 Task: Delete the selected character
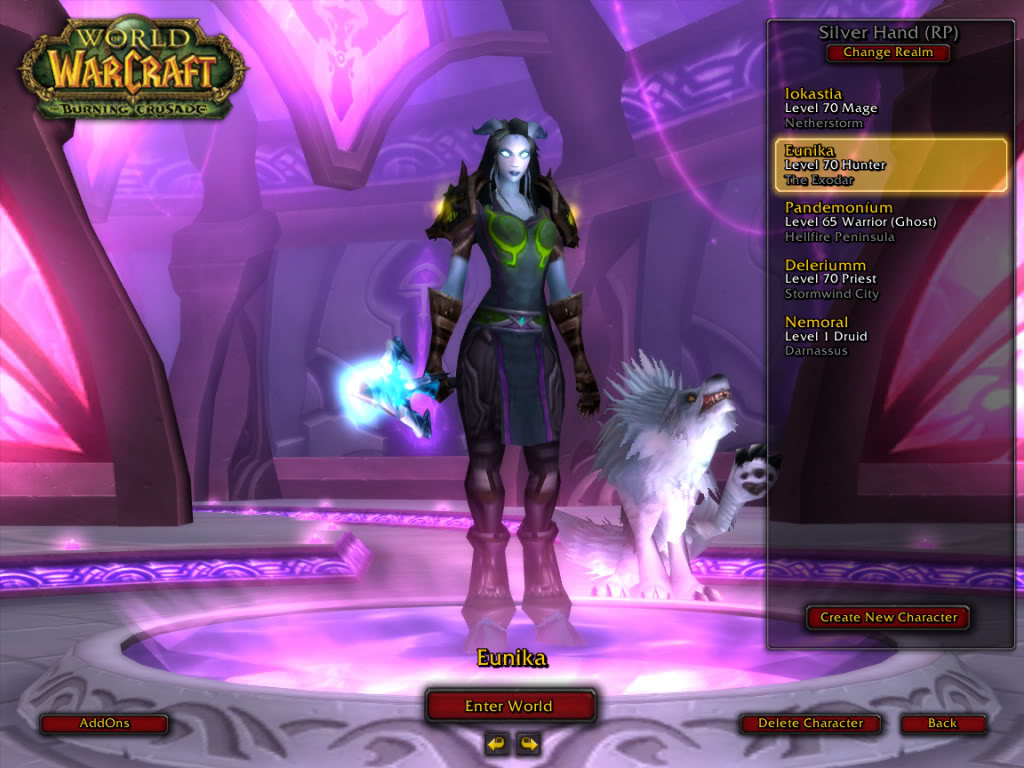[810, 723]
